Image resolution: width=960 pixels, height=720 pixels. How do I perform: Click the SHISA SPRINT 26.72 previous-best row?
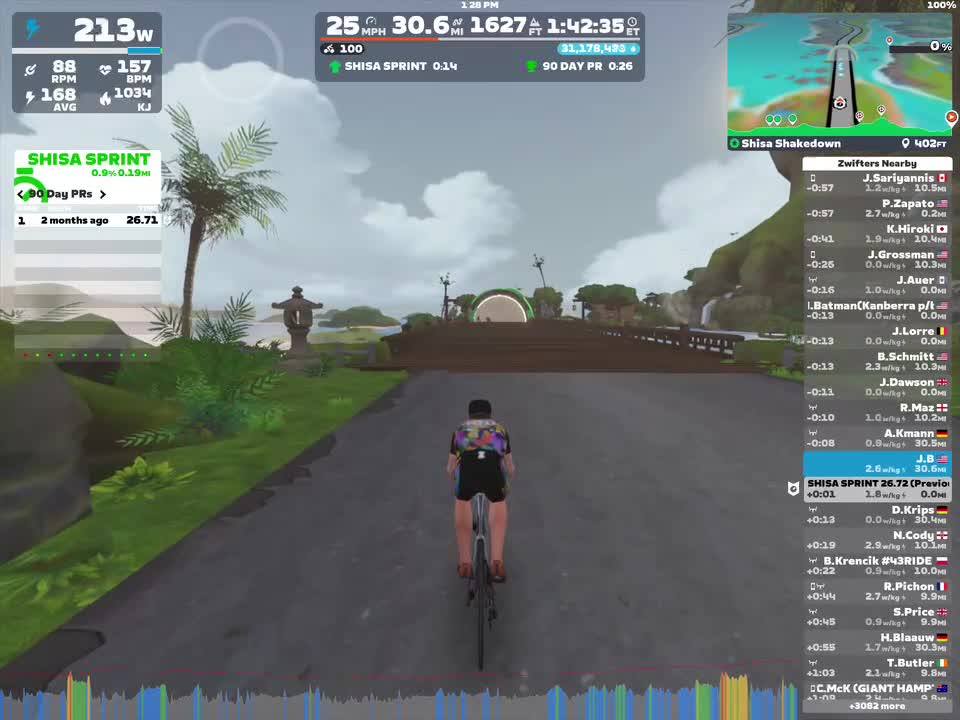click(x=877, y=489)
